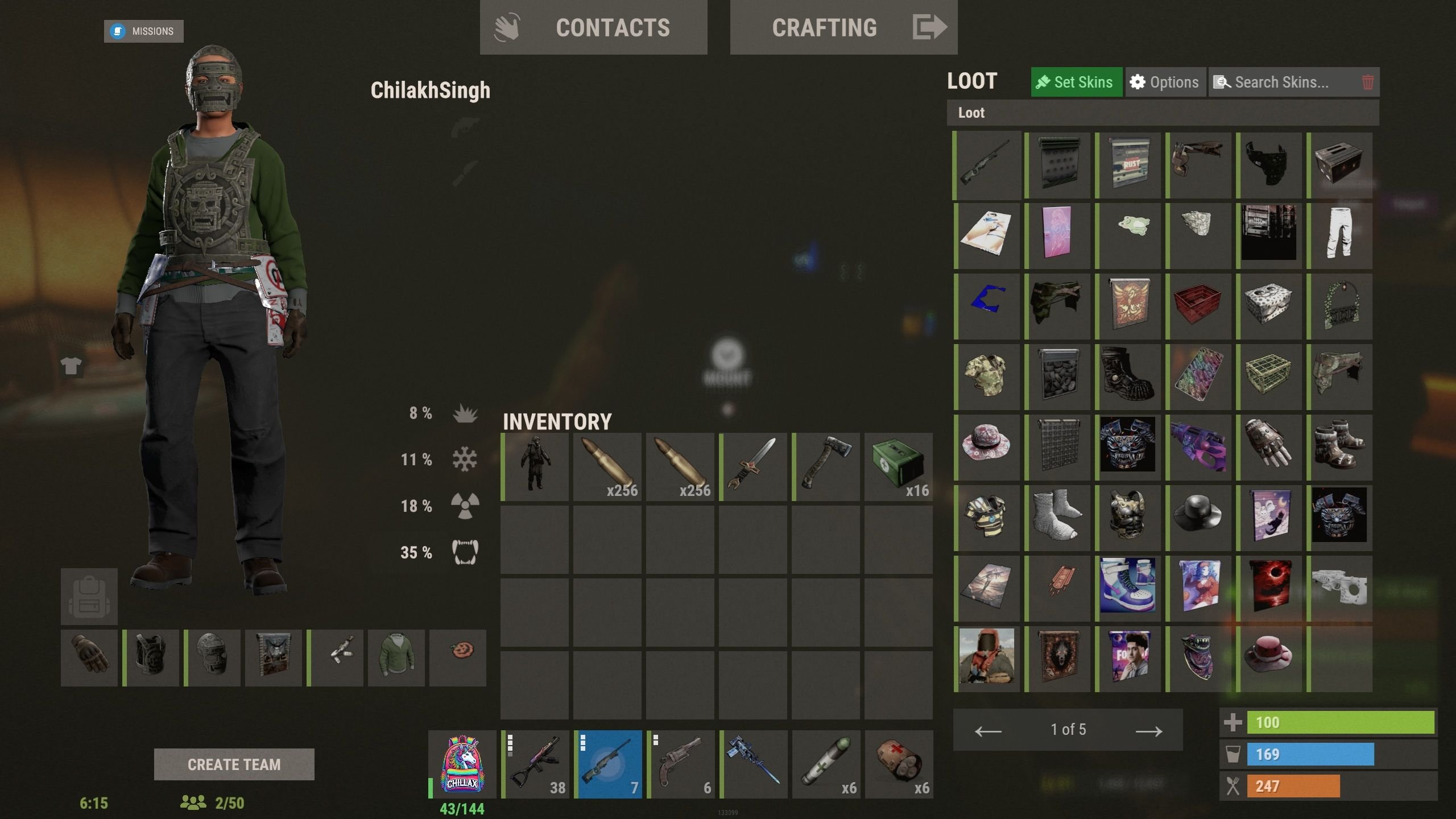1456x819 pixels.
Task: Select the highlighted bolt rifle hotbar slot
Action: pyautogui.click(x=607, y=764)
